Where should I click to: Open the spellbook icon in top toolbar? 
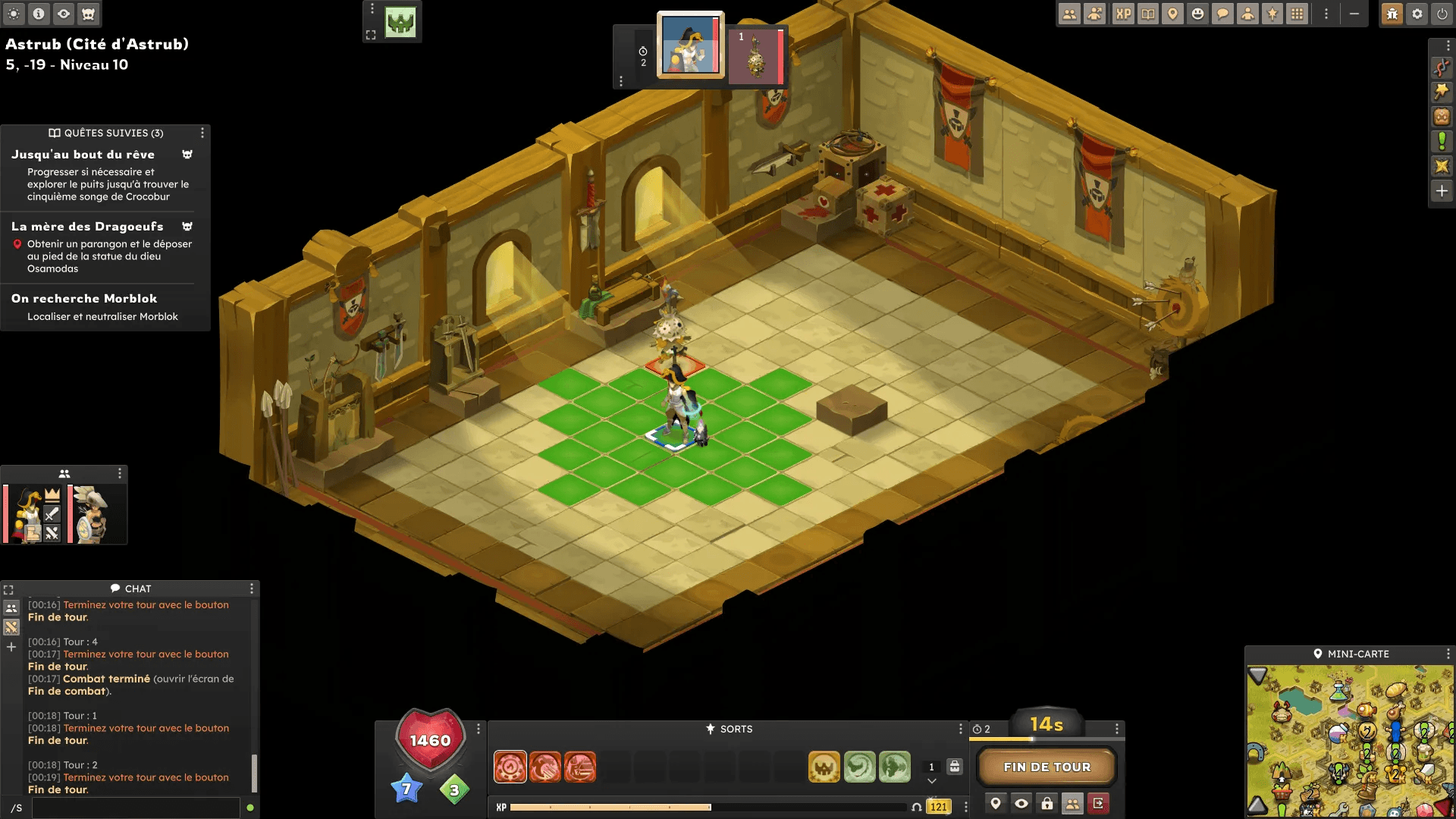click(1148, 14)
